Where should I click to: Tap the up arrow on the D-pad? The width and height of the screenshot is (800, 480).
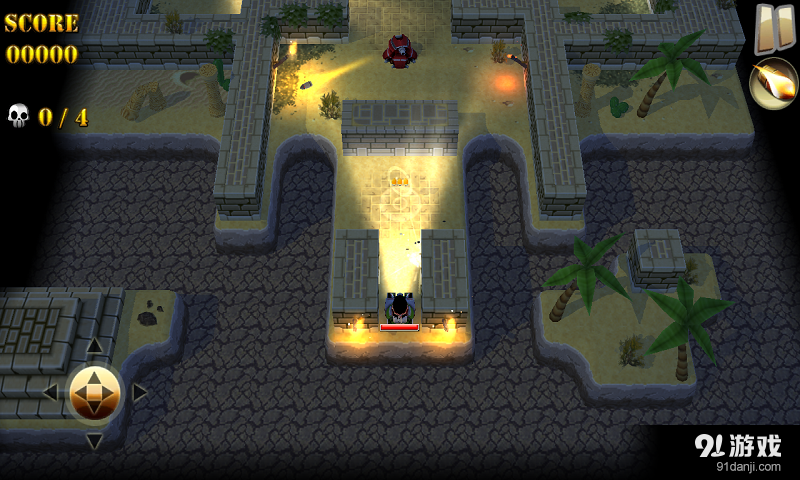94,347
